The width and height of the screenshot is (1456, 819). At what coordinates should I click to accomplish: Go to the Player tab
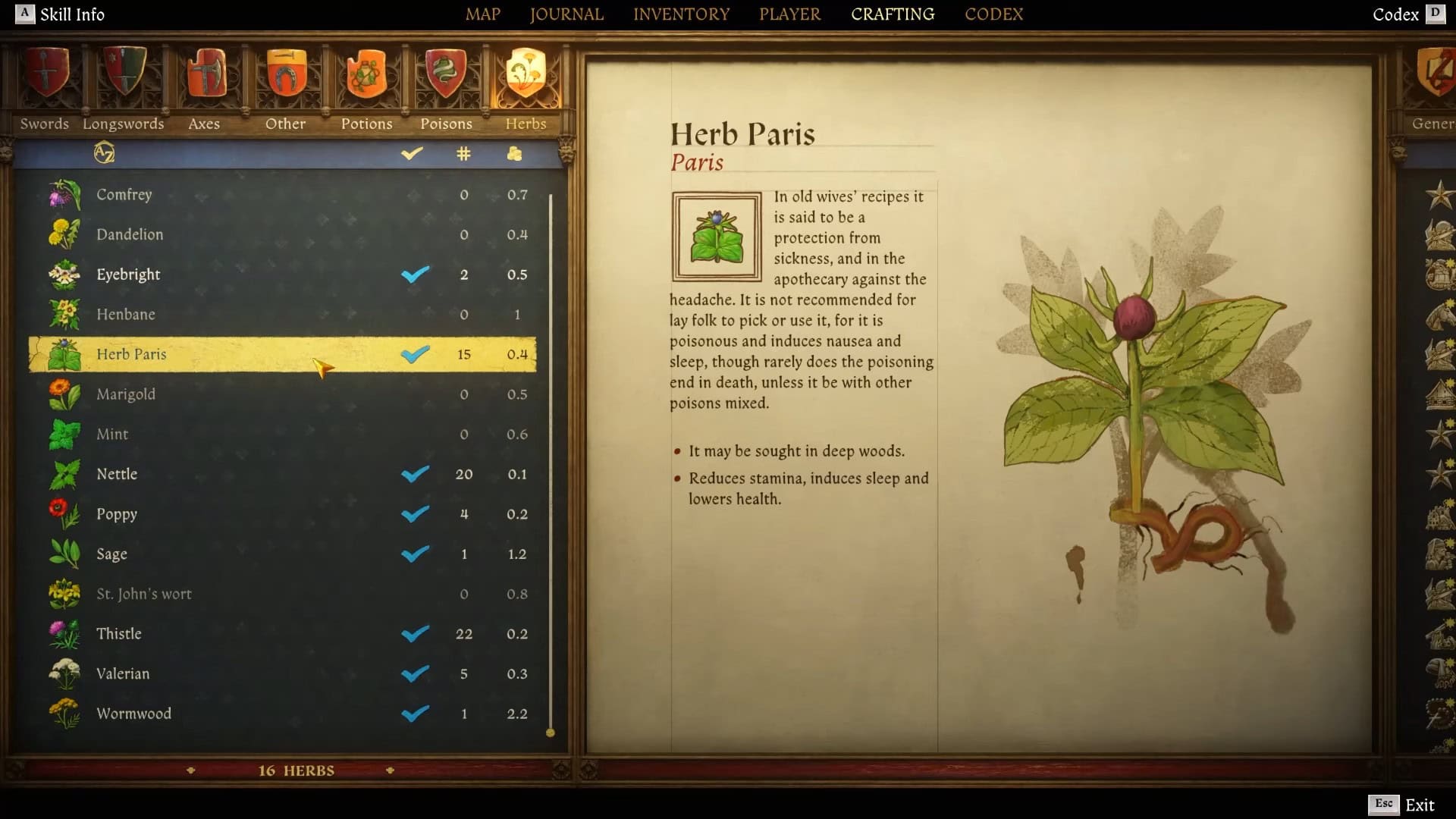789,14
